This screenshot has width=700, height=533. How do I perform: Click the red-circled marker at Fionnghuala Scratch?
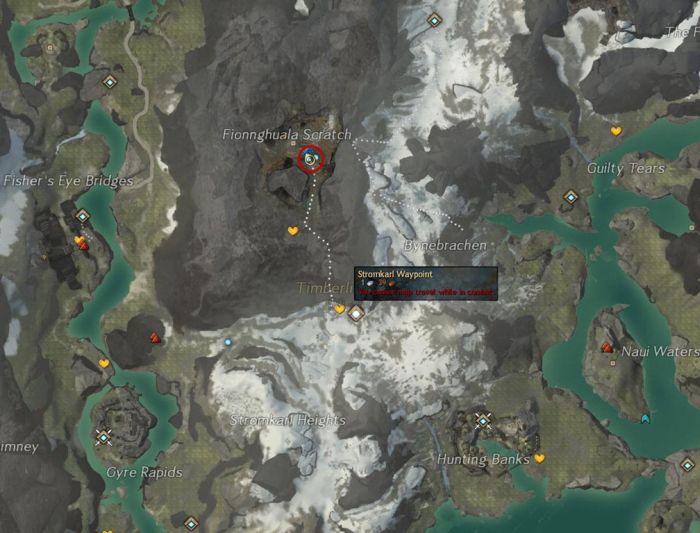click(311, 159)
